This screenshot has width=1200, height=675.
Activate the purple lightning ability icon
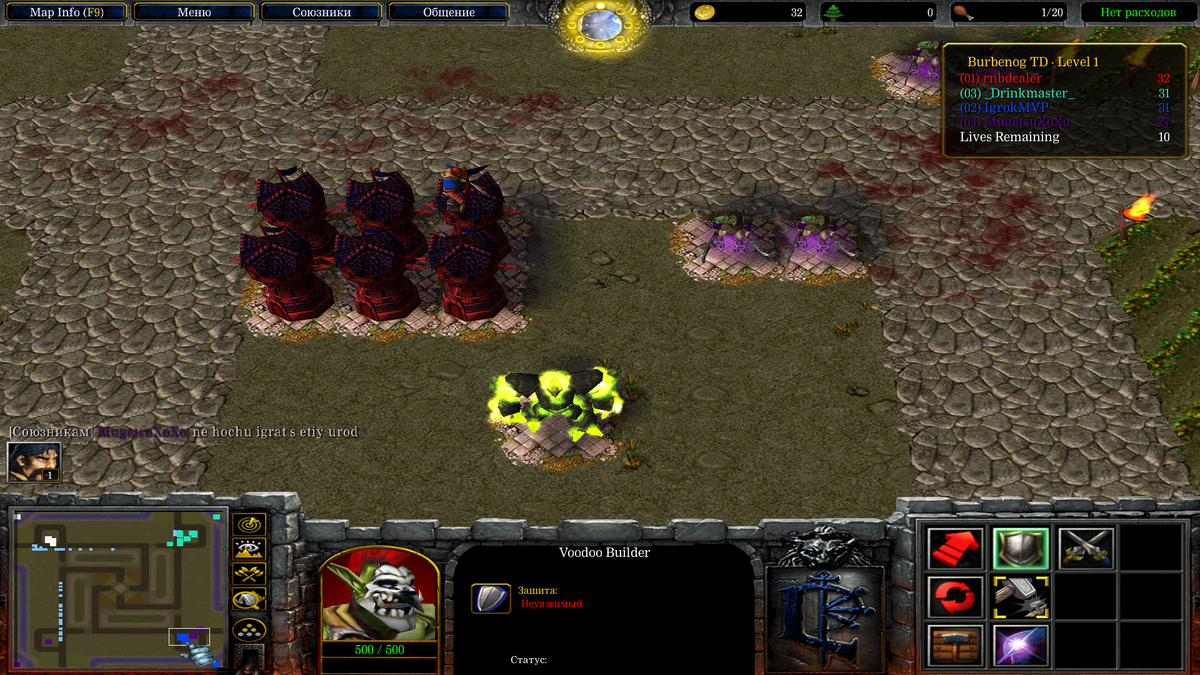pyautogui.click(x=1020, y=645)
